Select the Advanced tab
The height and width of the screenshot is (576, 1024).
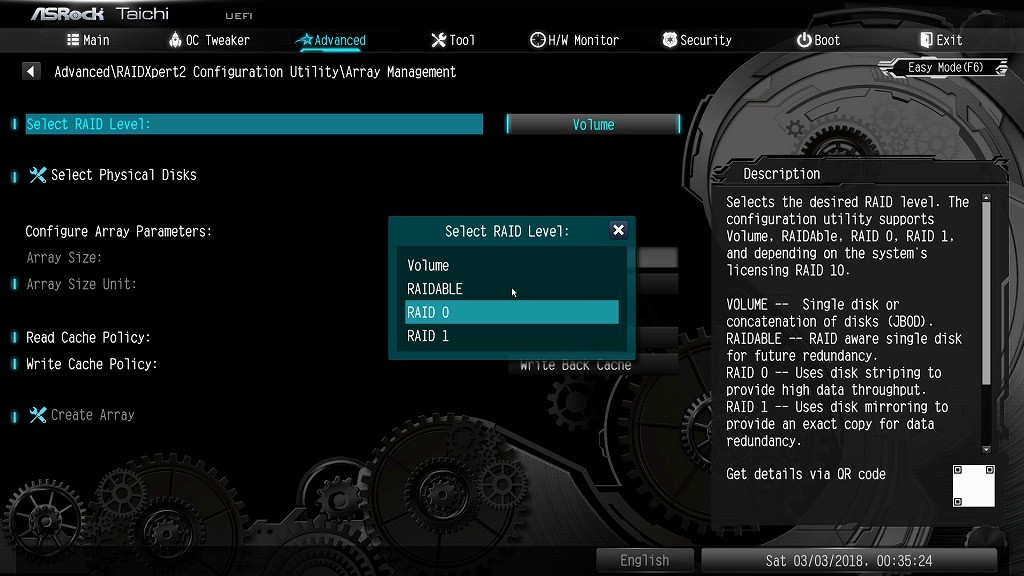point(331,40)
